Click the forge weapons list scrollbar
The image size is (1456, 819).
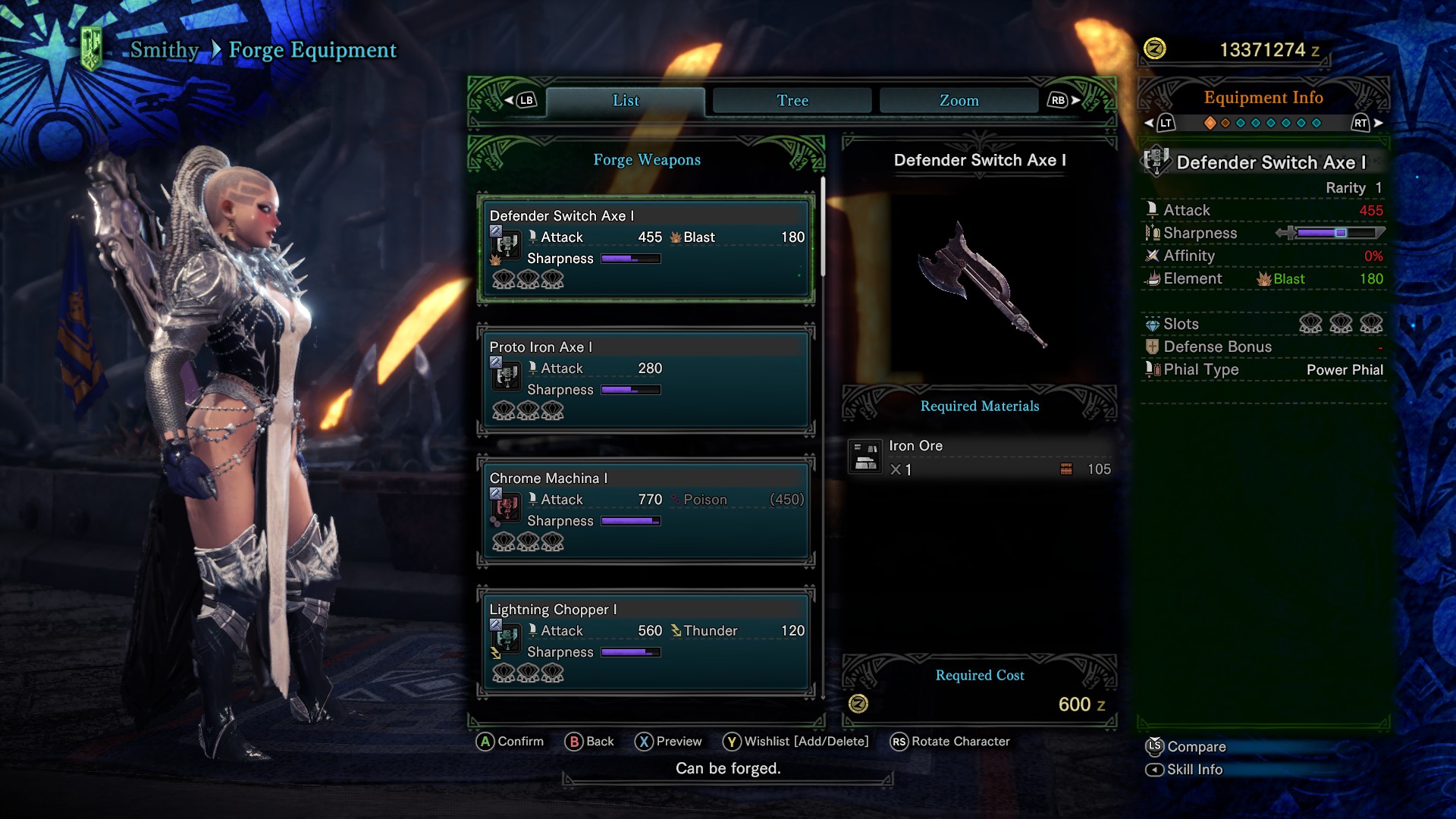[x=823, y=227]
